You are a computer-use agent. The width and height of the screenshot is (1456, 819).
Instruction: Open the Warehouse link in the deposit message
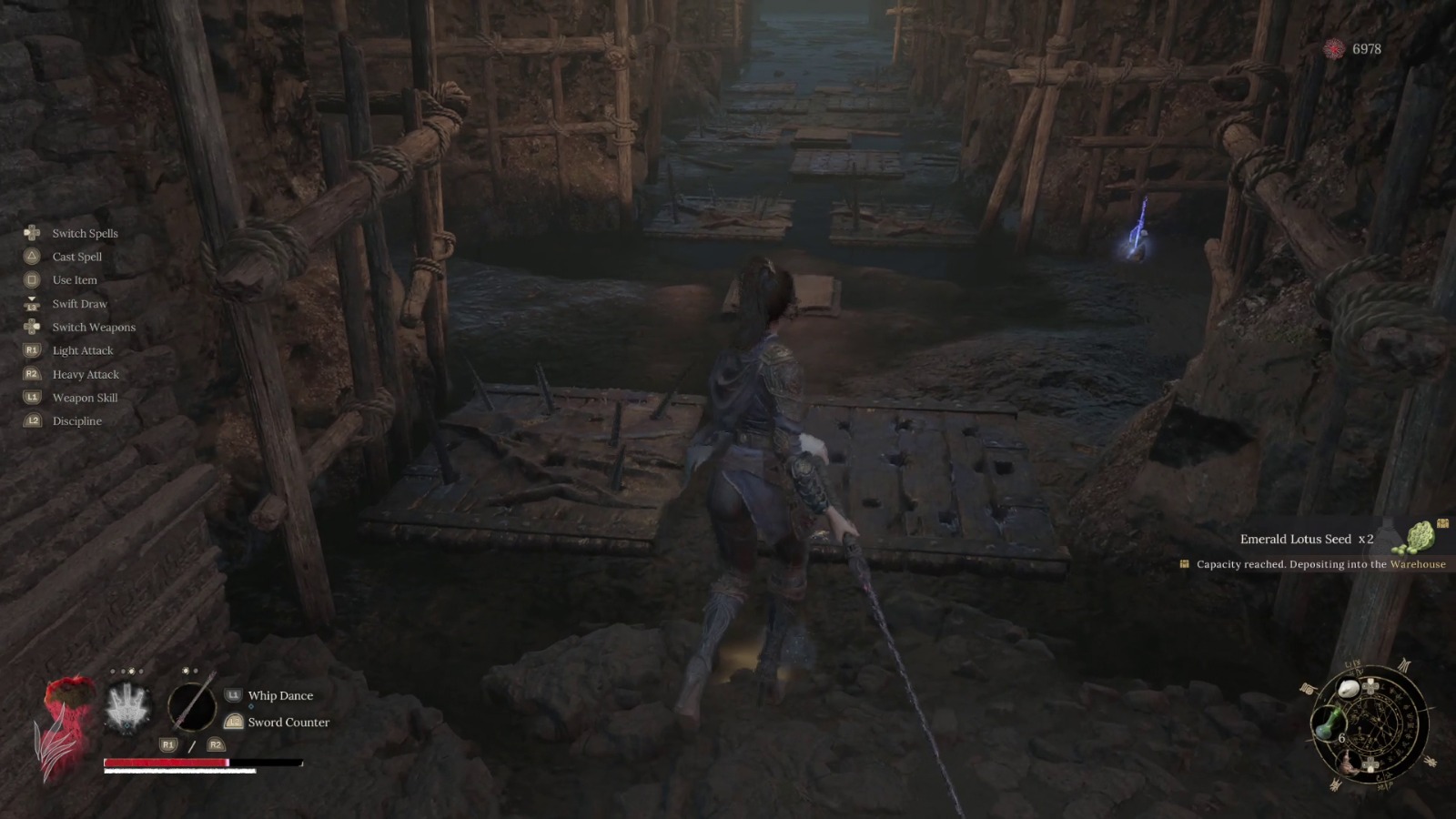1420,564
